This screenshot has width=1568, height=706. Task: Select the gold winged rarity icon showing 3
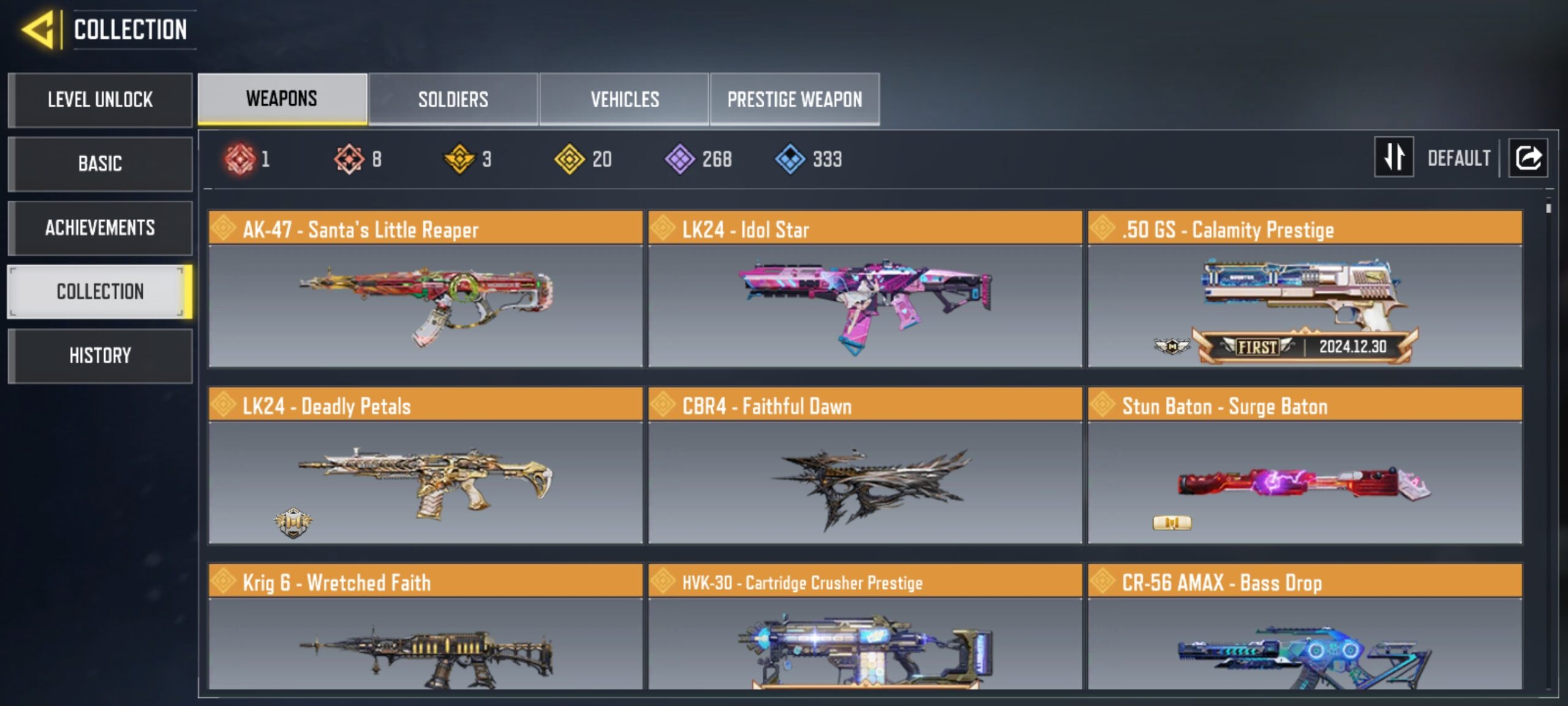point(459,158)
